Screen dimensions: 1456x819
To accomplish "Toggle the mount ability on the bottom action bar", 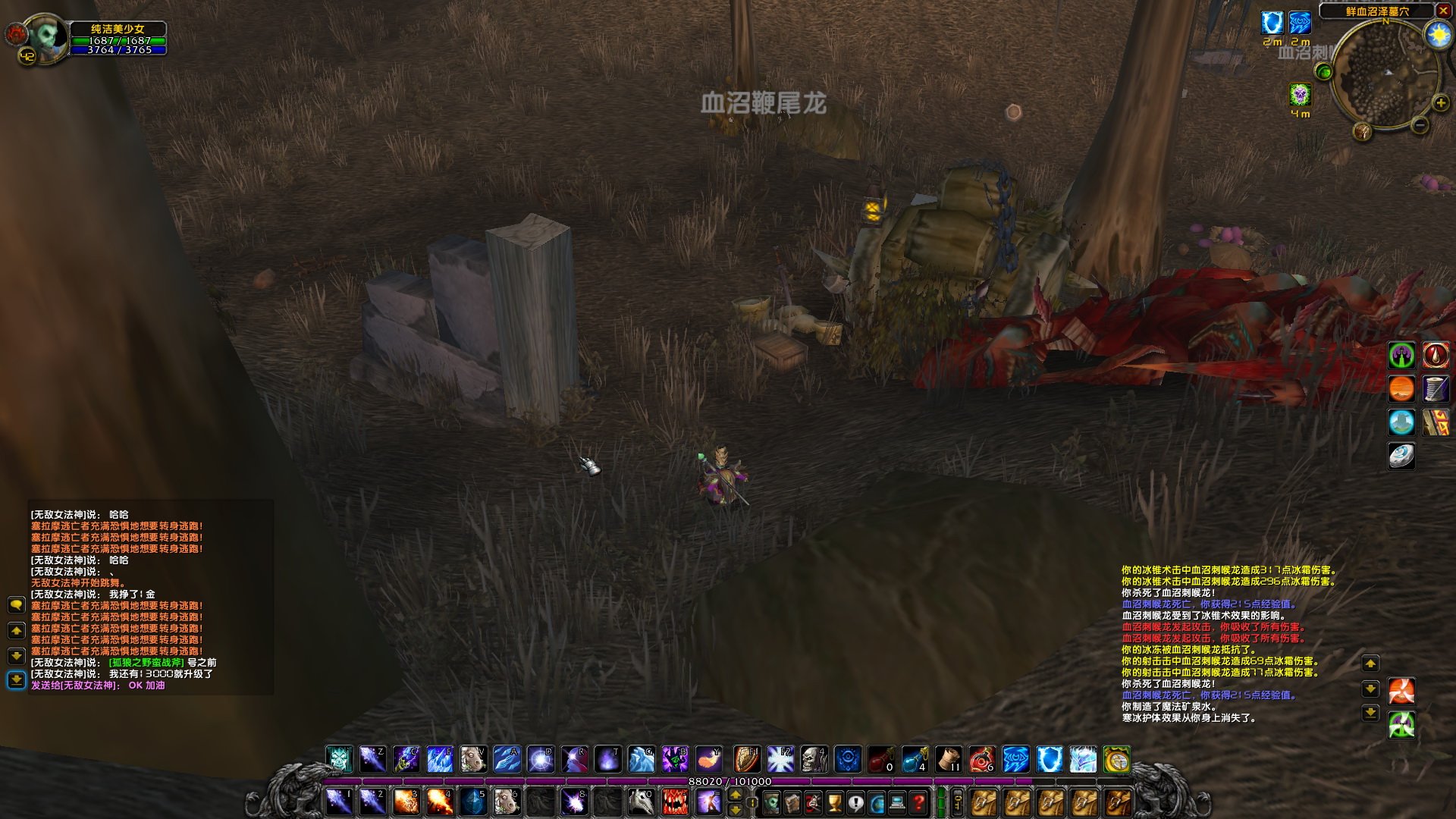I will 642,802.
